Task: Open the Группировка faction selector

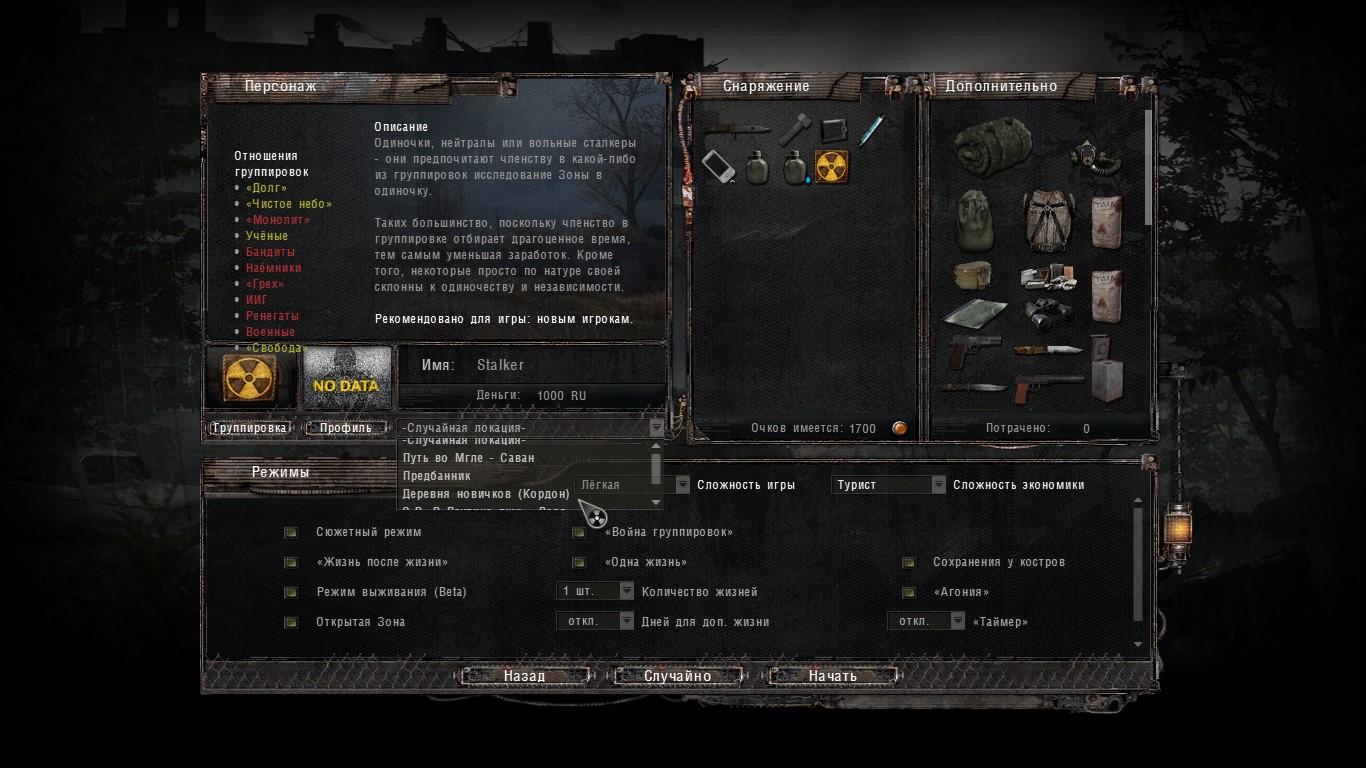Action: coord(250,428)
